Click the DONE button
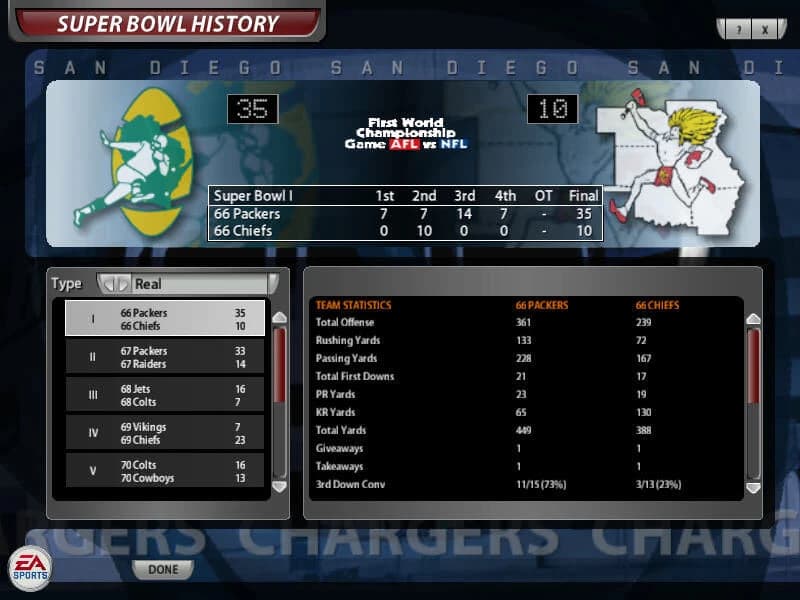This screenshot has width=800, height=600. [163, 569]
